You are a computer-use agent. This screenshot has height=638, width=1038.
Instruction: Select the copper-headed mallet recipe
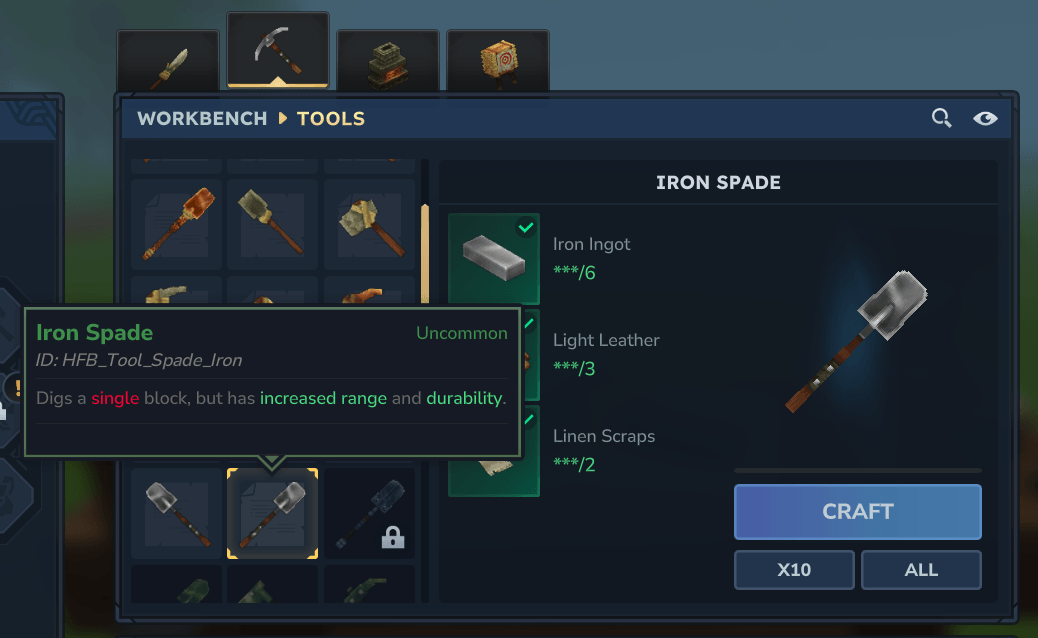click(176, 223)
